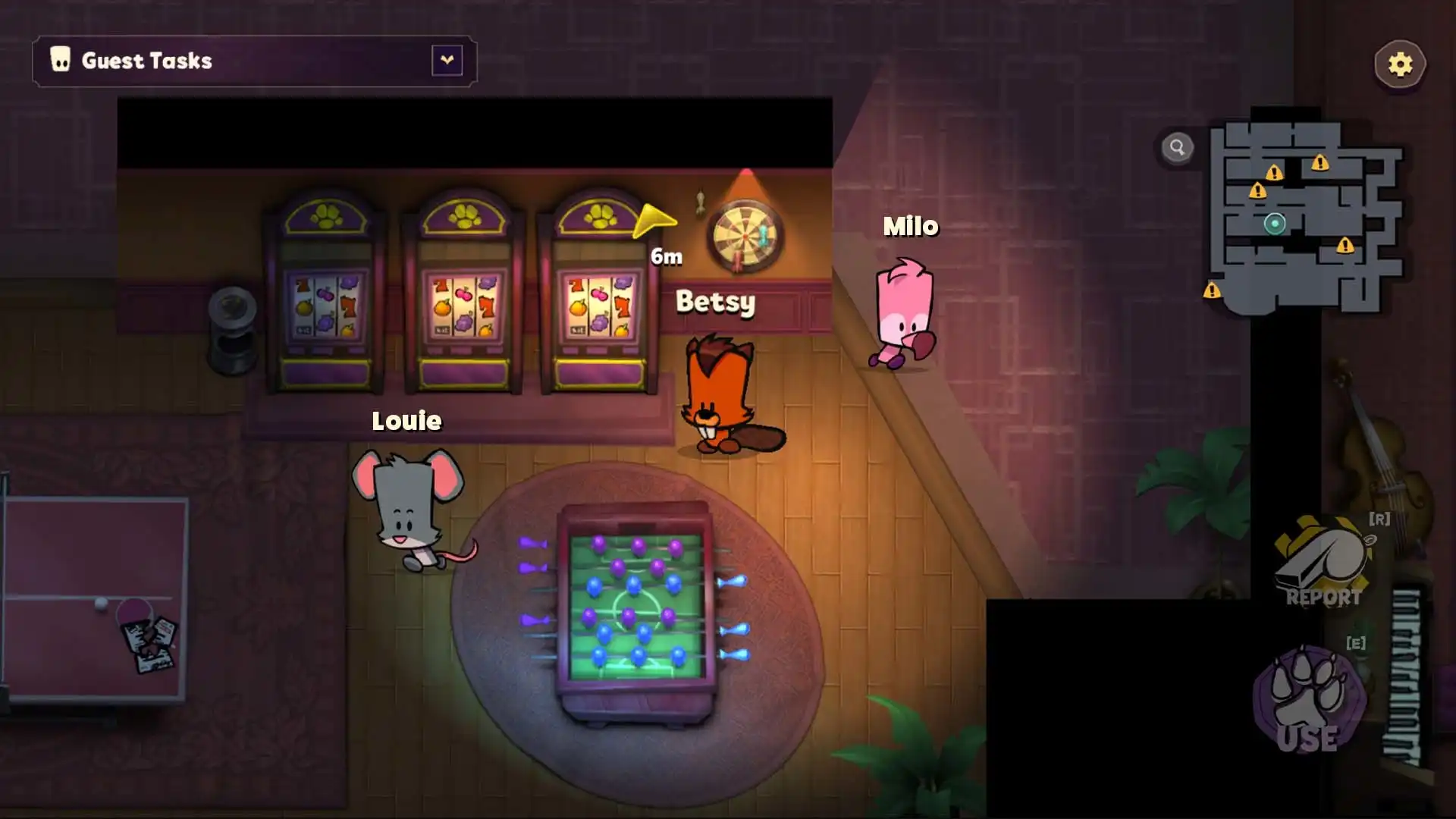
Task: Click Betsy the beaver character
Action: click(717, 394)
